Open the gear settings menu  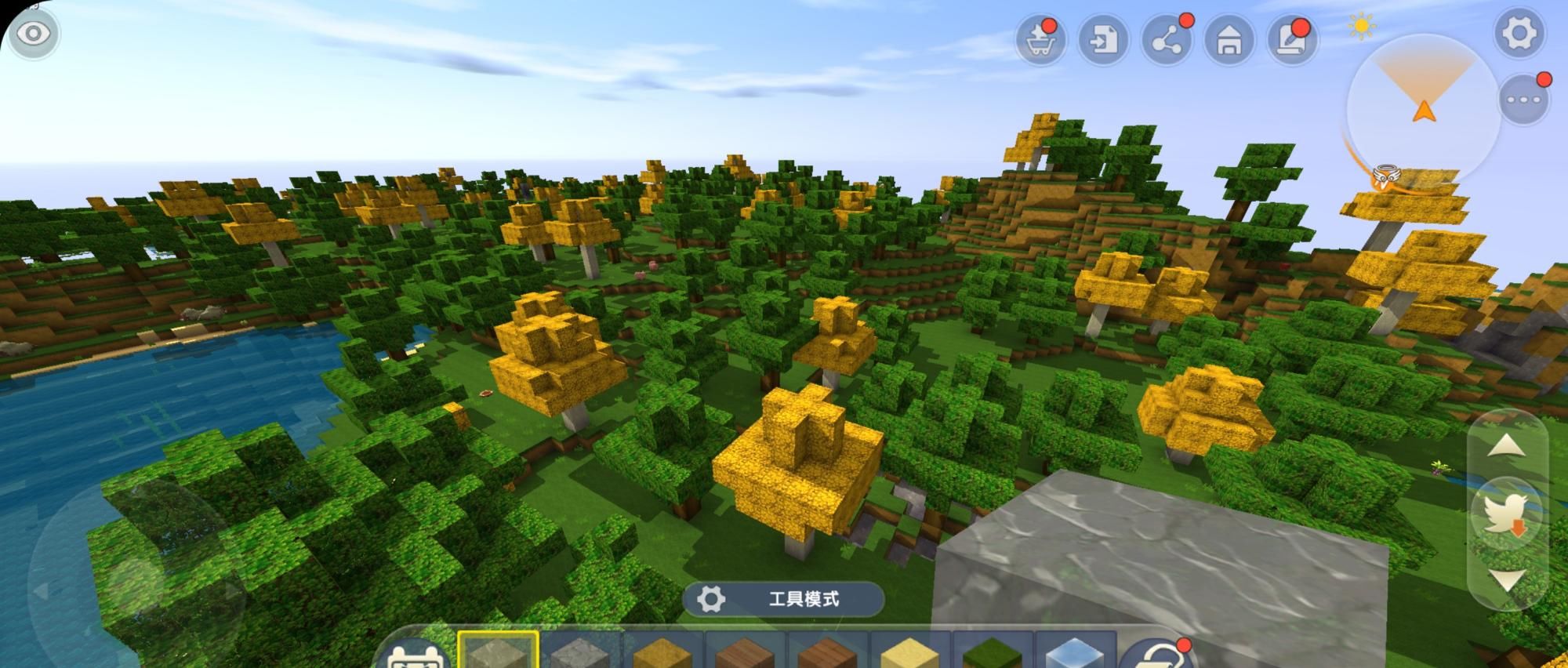1519,34
